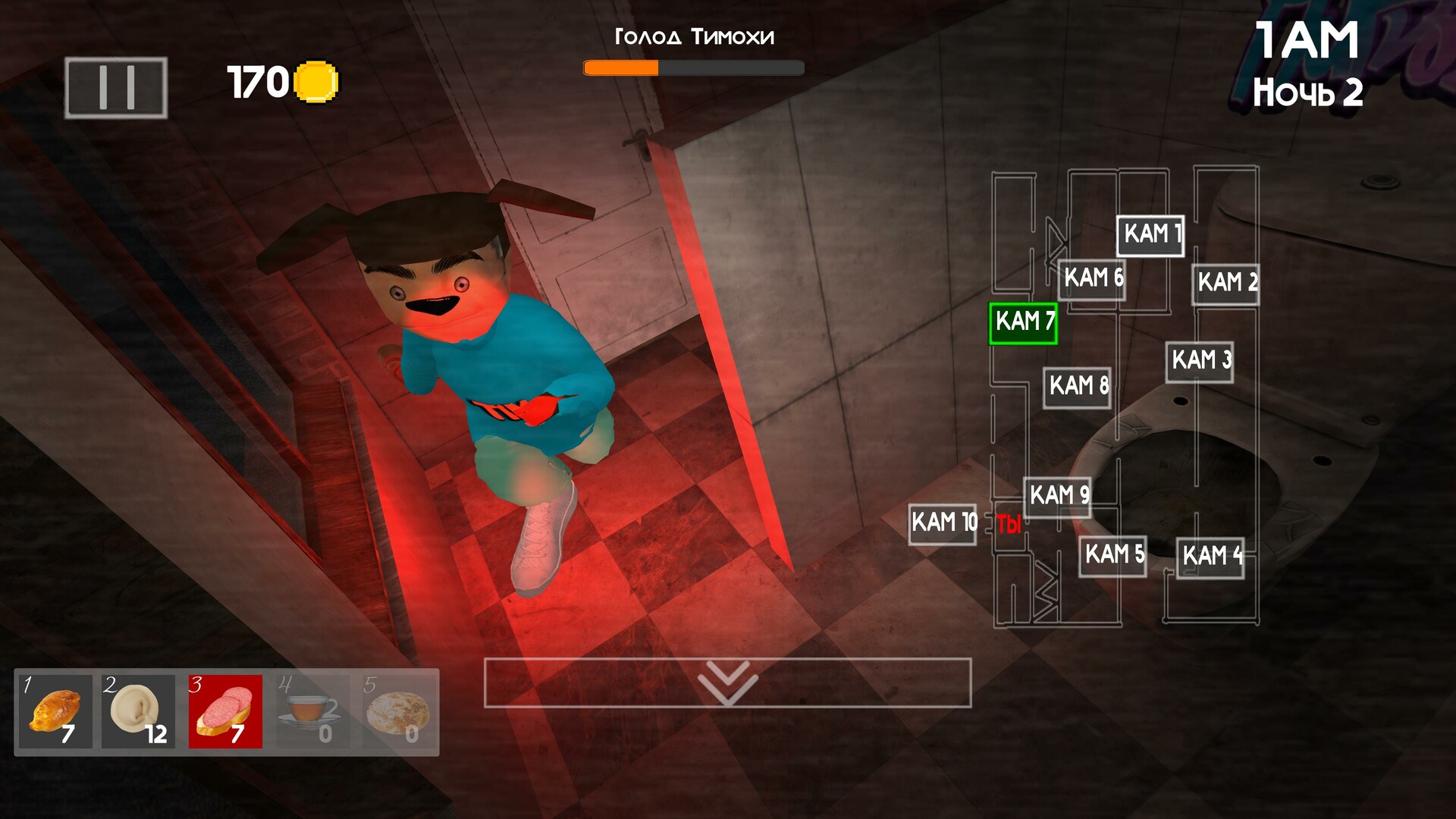
Task: Select the pastry bun food slot
Action: [55, 711]
